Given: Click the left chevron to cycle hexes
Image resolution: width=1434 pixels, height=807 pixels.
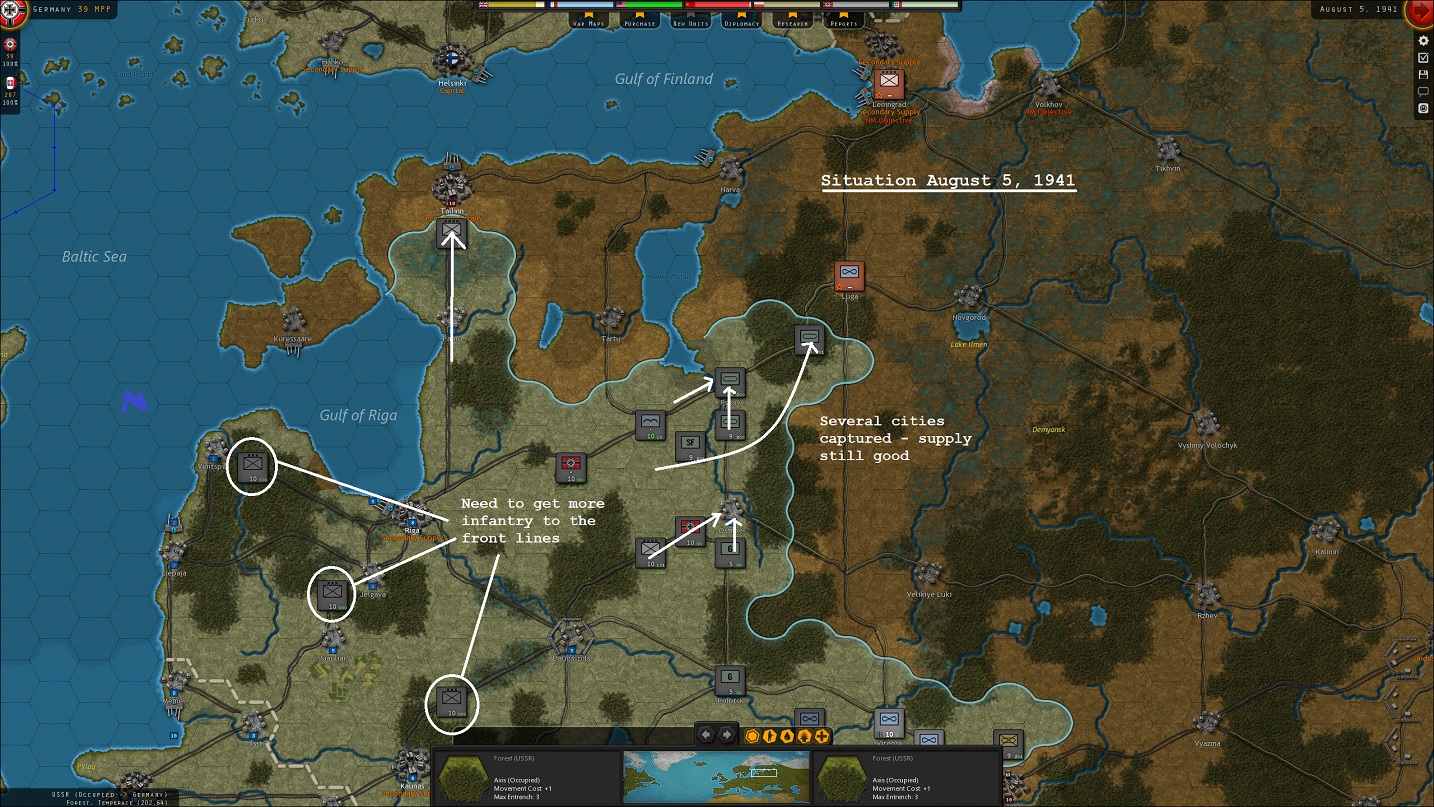Looking at the screenshot, I should pyautogui.click(x=705, y=735).
